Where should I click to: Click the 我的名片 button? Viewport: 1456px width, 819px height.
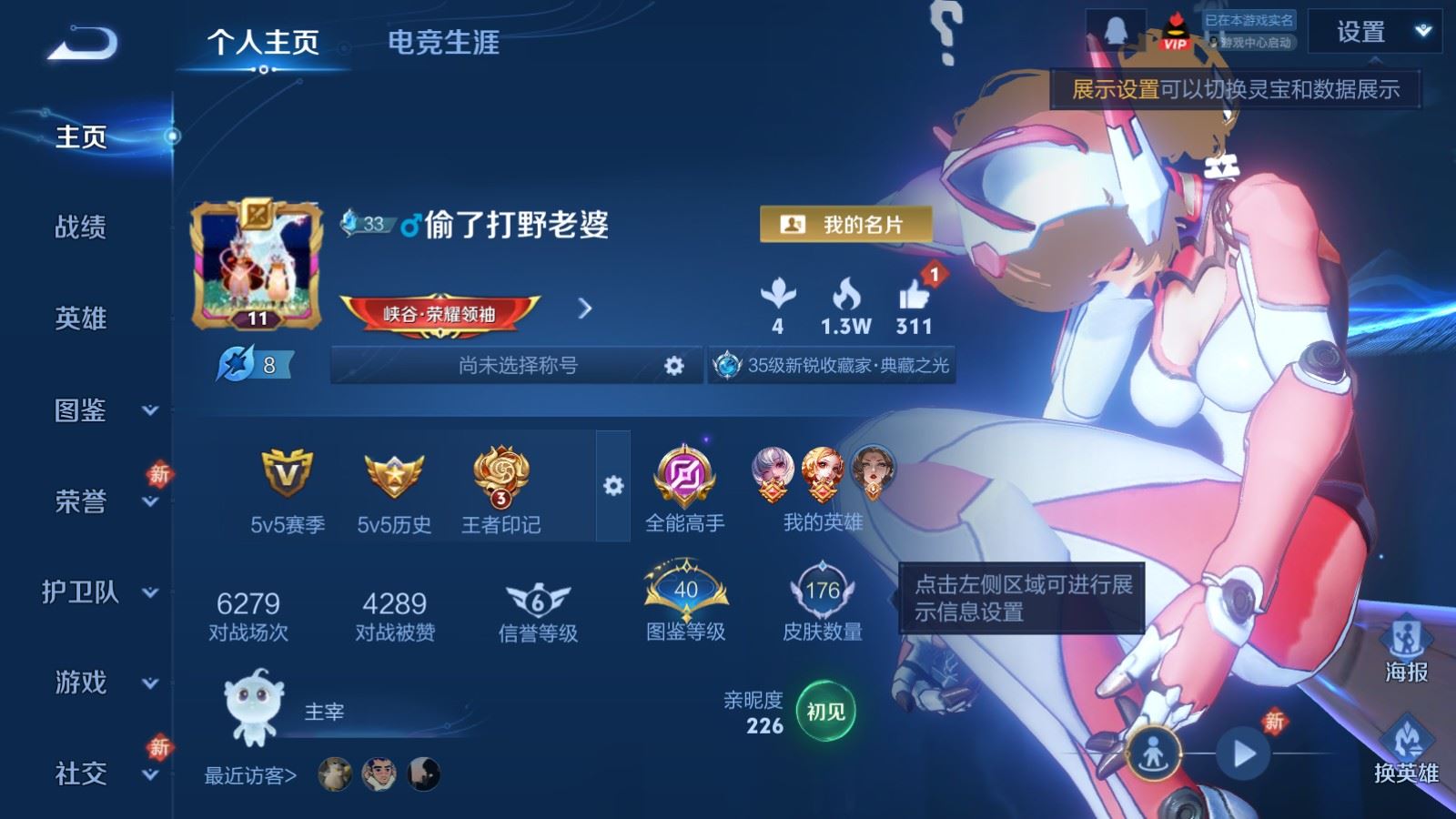pos(847,221)
